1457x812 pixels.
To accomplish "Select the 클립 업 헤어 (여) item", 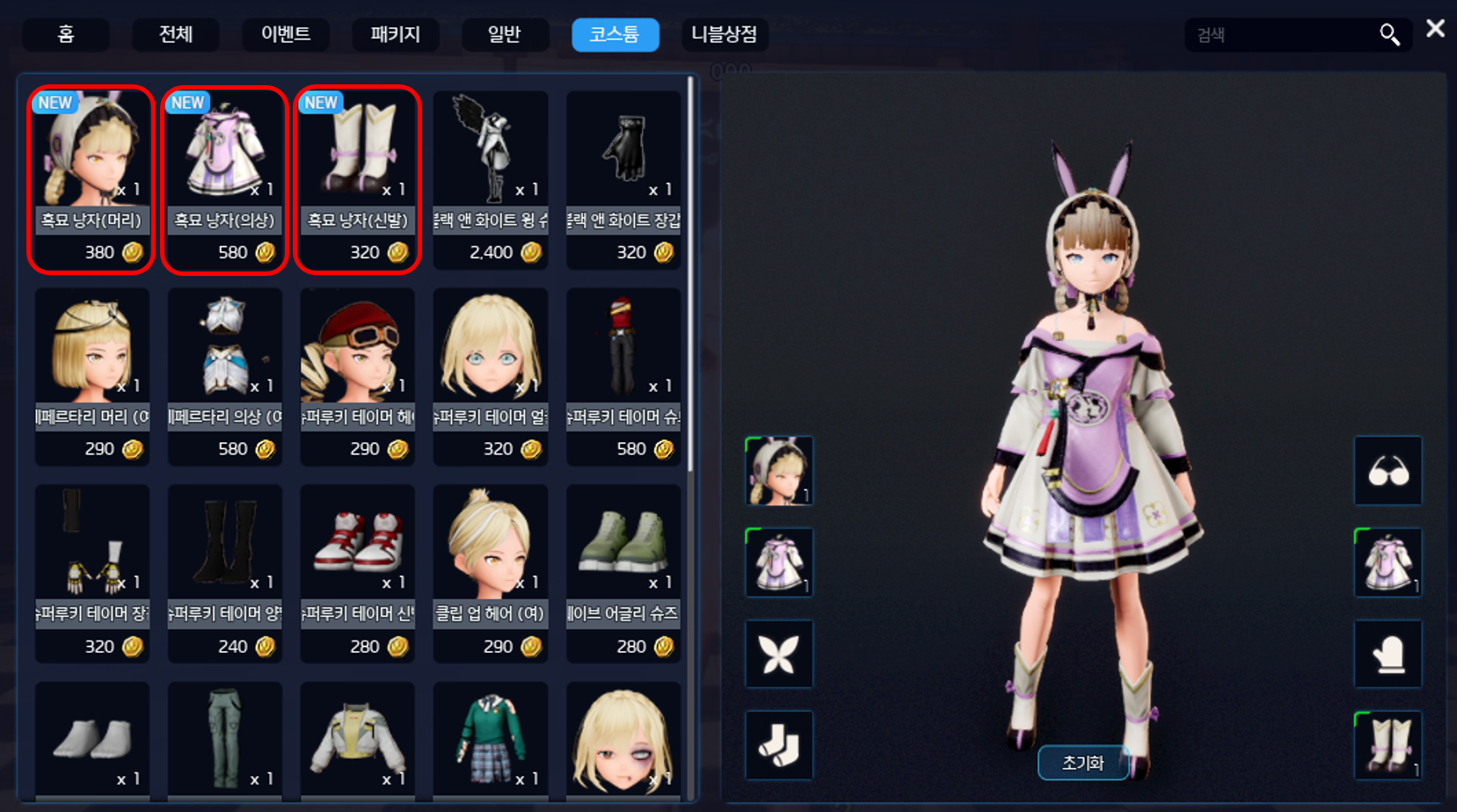I will point(491,572).
